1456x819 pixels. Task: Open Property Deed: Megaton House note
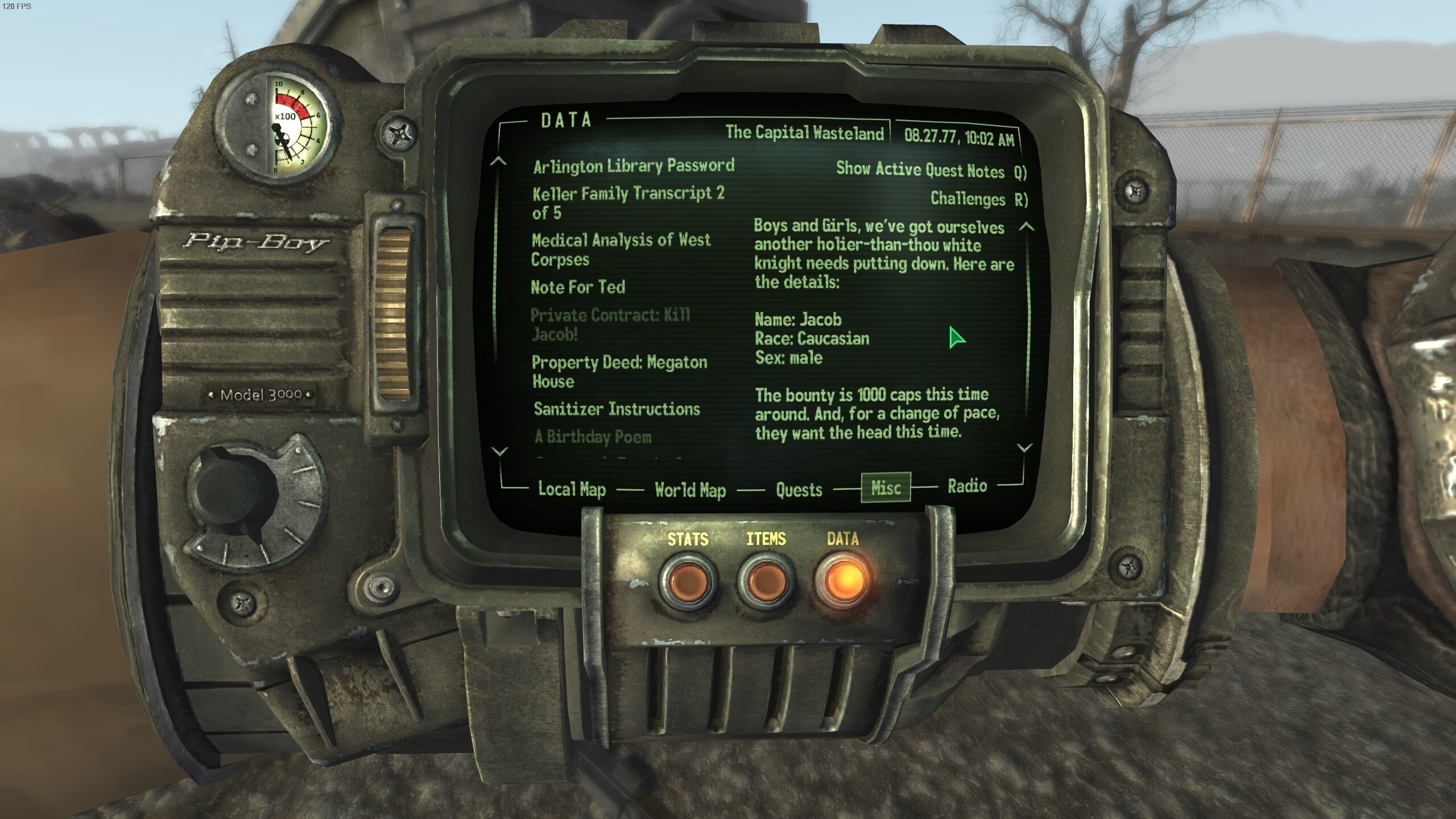619,371
